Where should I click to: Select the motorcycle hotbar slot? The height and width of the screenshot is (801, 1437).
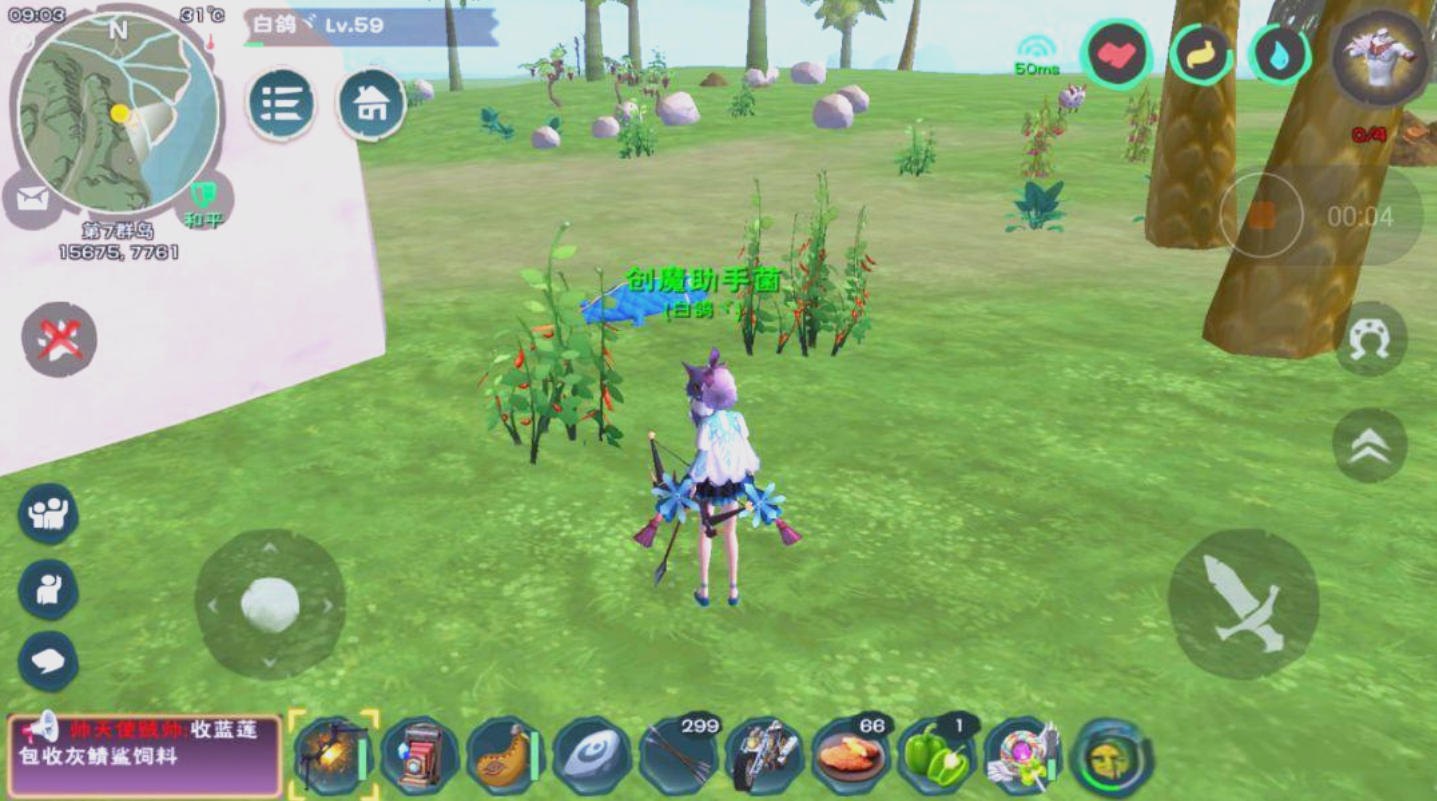coord(764,757)
